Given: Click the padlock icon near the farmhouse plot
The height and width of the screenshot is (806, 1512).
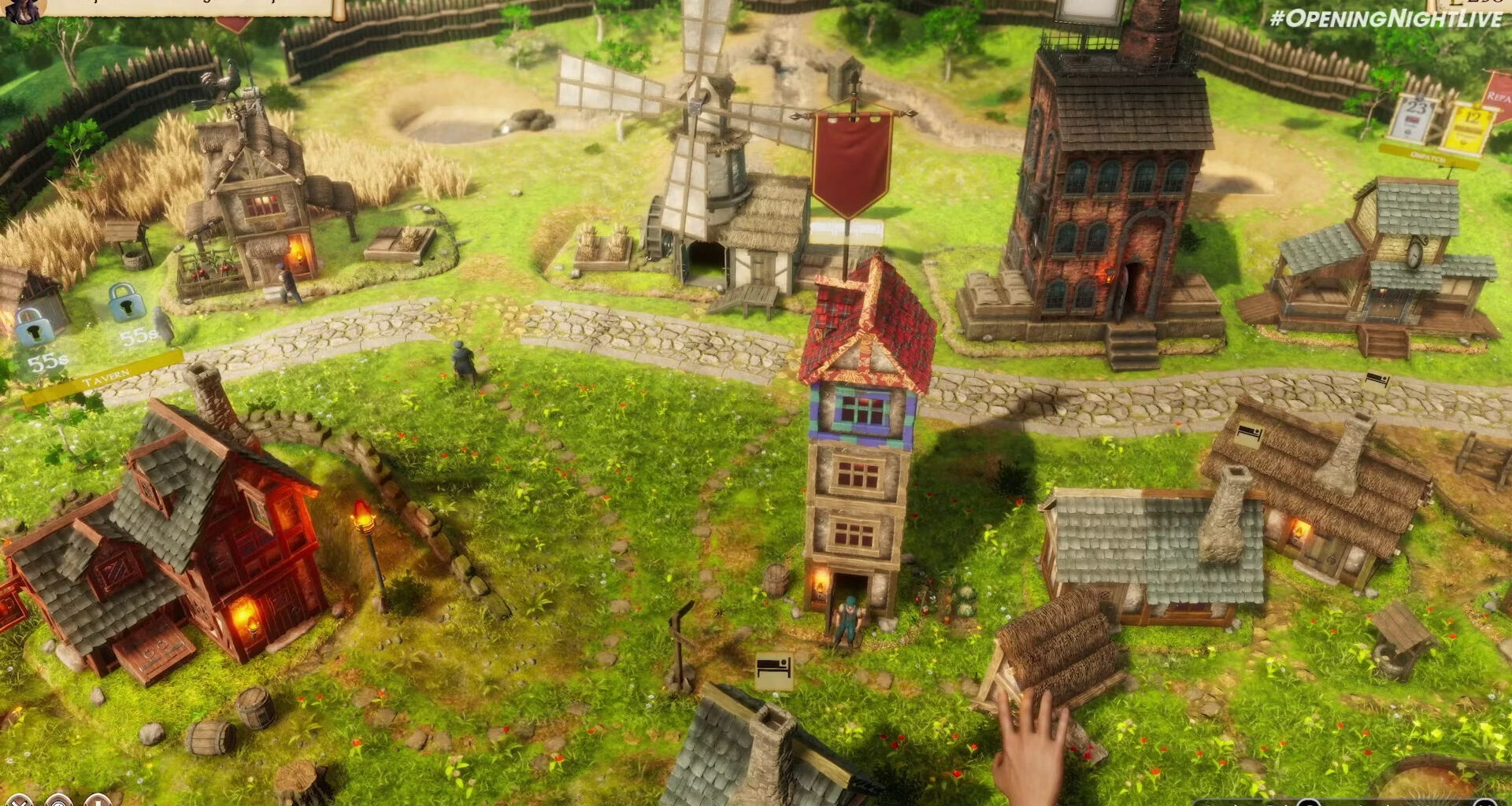Looking at the screenshot, I should pos(34,326).
